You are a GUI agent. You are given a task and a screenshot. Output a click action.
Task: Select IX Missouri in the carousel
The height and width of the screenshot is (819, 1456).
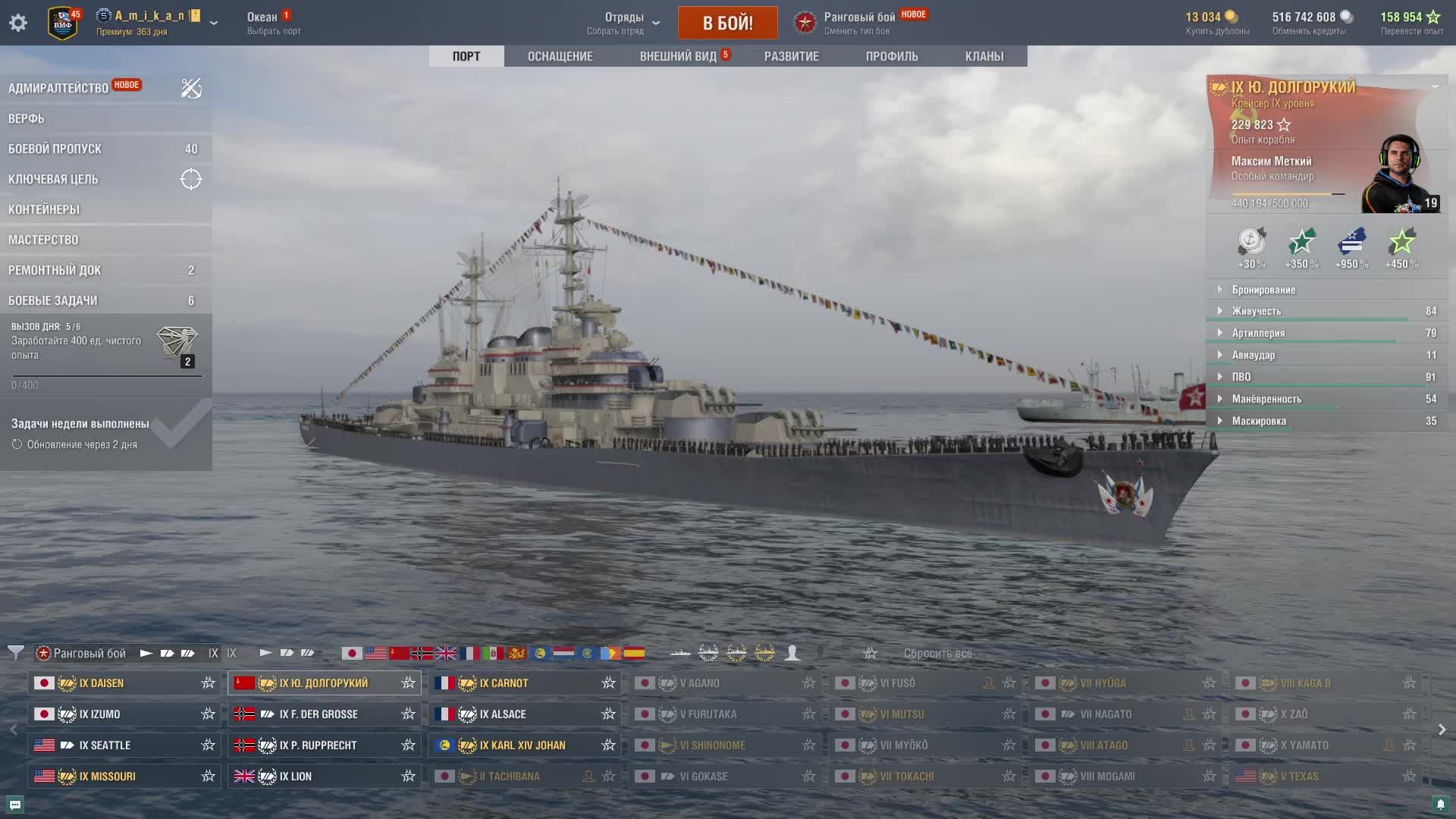coord(108,777)
